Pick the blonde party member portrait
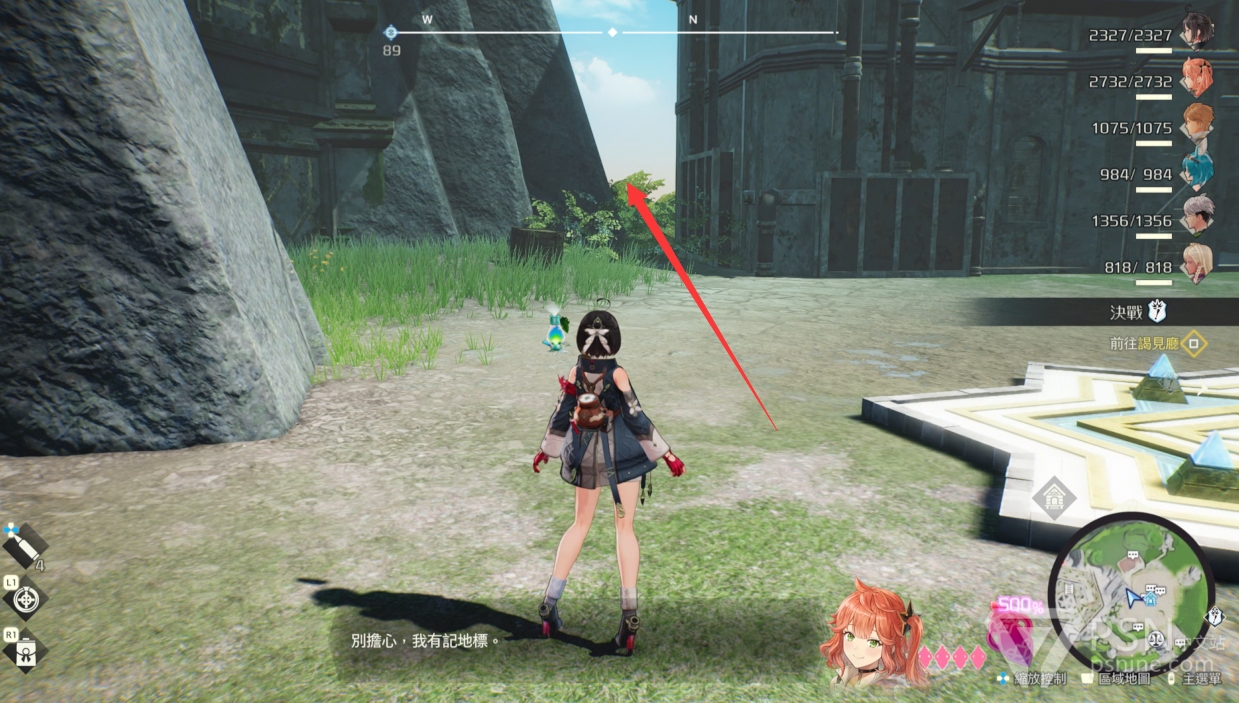The height and width of the screenshot is (703, 1239). (1196, 263)
